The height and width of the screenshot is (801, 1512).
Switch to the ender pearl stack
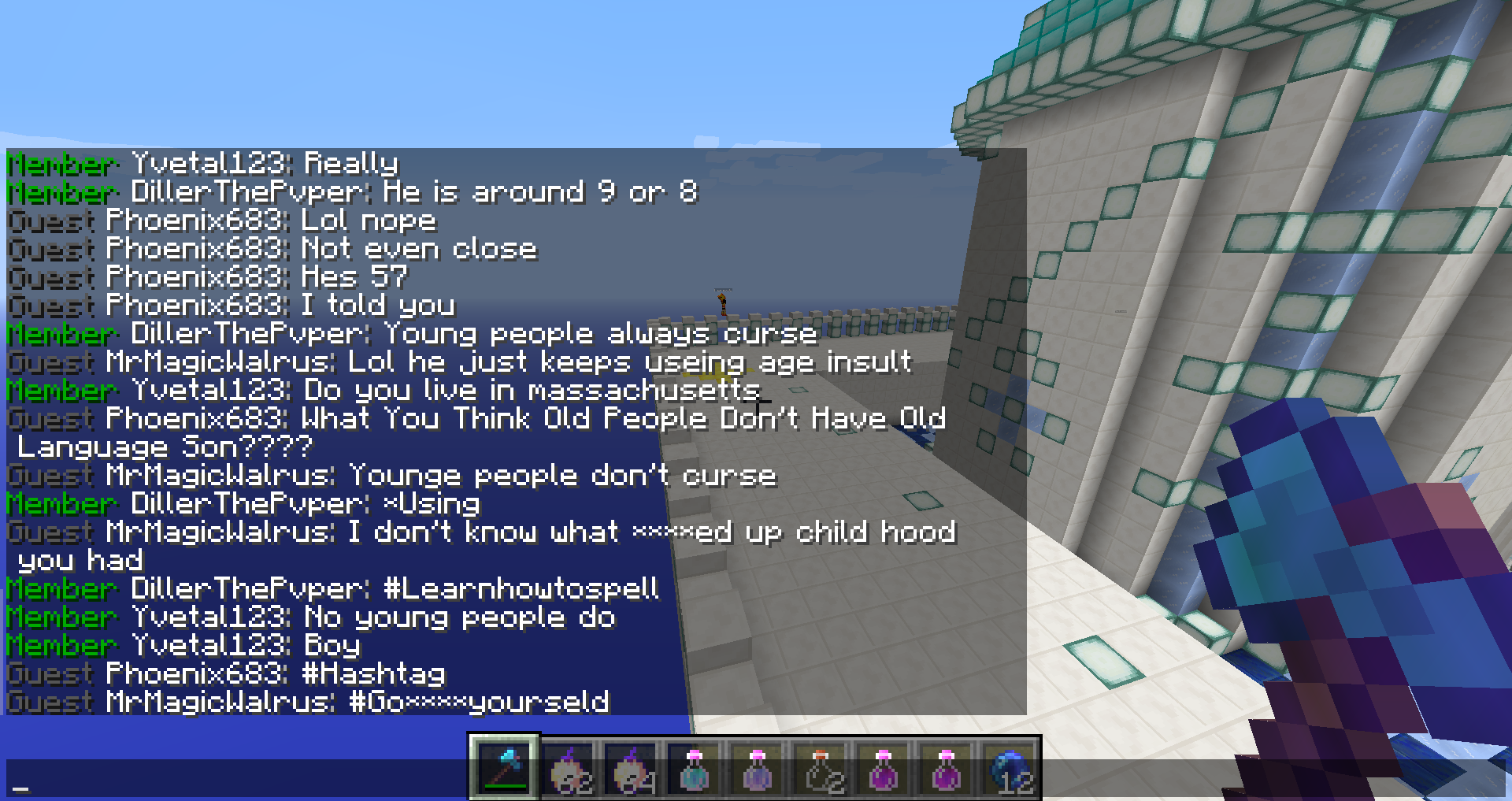pyautogui.click(x=1010, y=769)
